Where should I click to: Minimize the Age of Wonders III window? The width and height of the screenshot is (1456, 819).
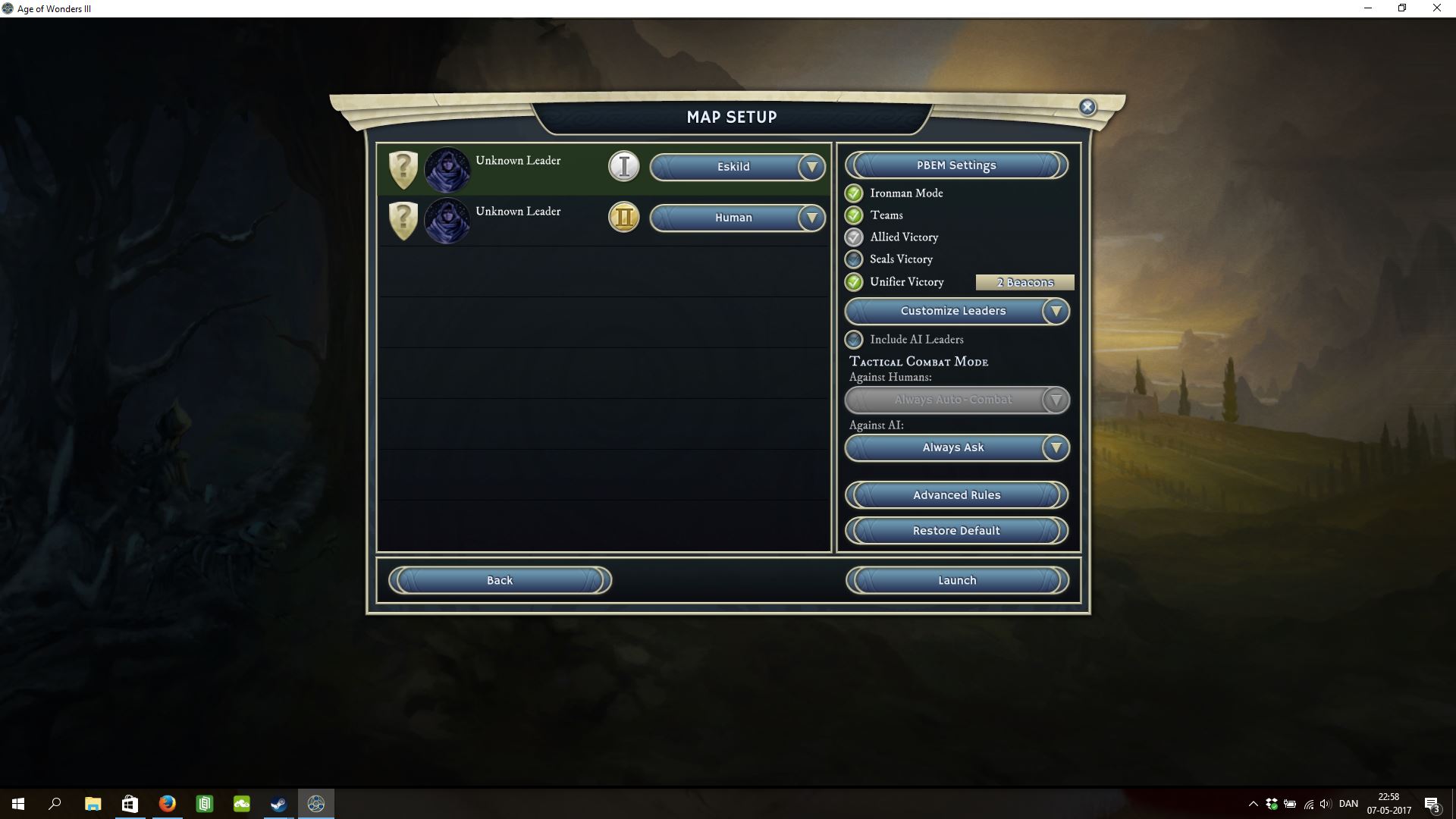click(1368, 8)
